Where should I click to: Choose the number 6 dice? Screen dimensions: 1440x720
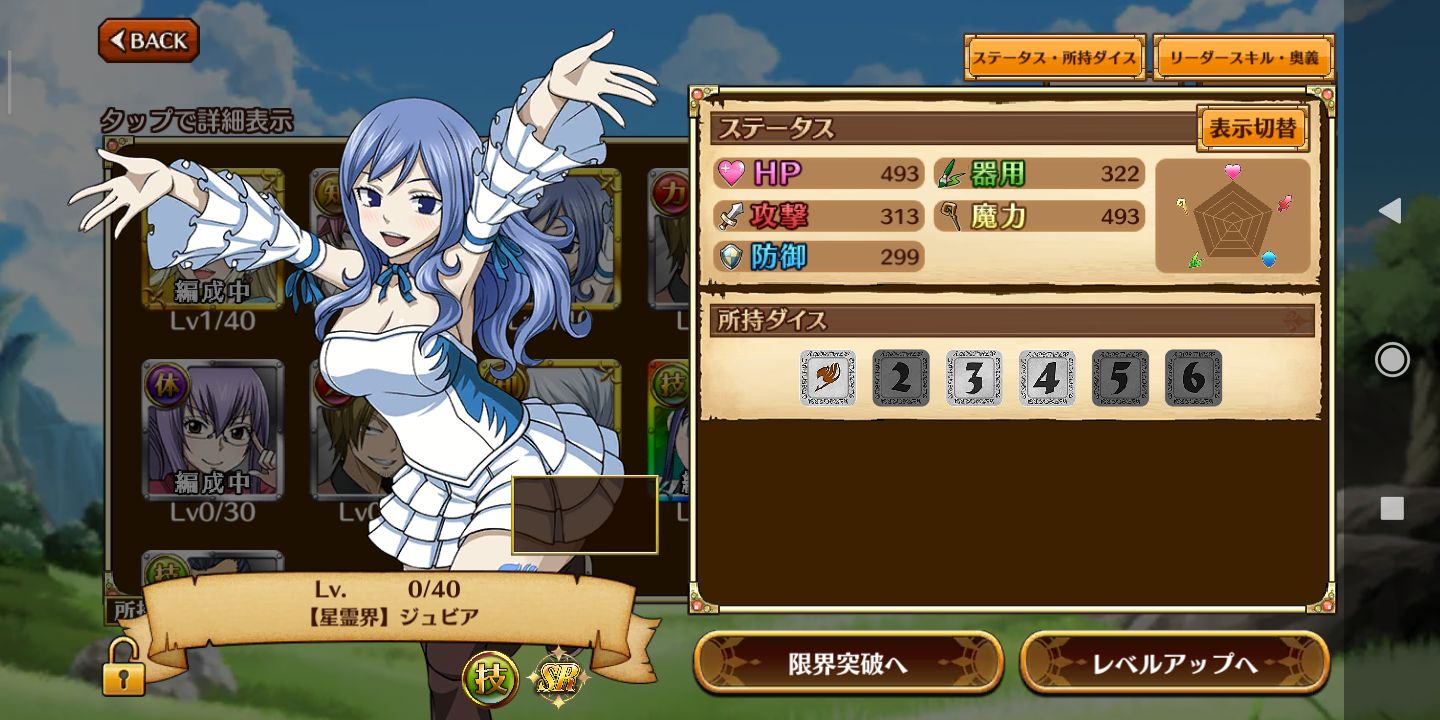1193,378
